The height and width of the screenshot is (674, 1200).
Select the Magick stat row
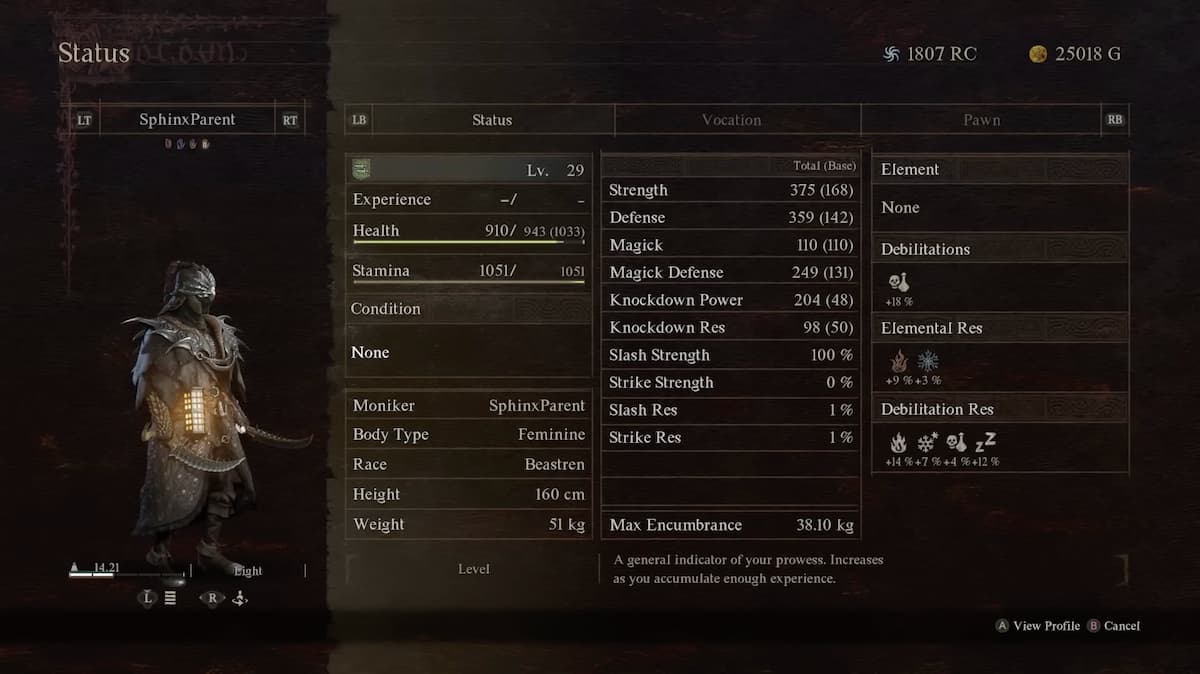pos(730,245)
